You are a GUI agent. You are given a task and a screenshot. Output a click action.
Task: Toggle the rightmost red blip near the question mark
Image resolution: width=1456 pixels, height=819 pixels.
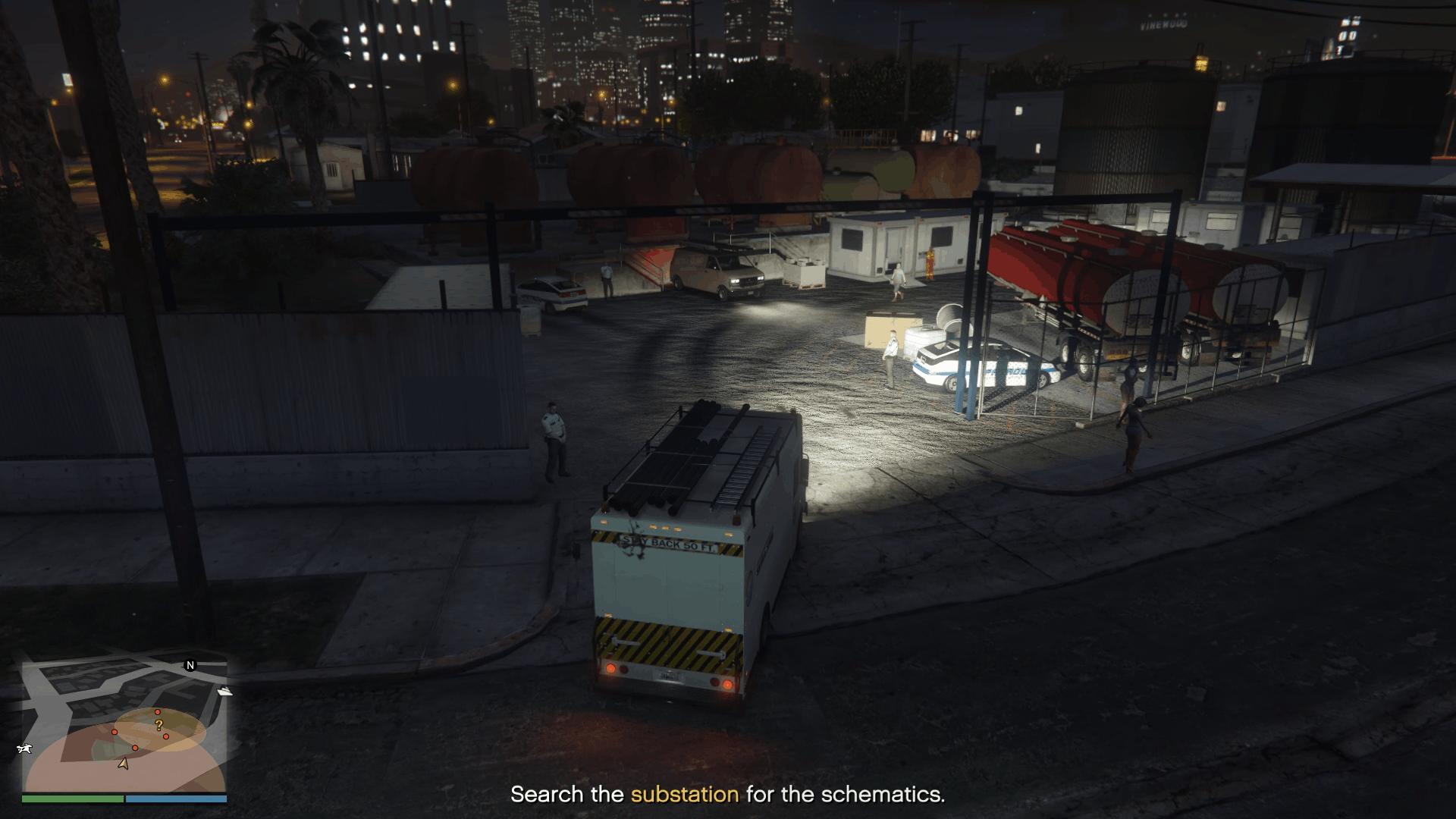[x=166, y=736]
